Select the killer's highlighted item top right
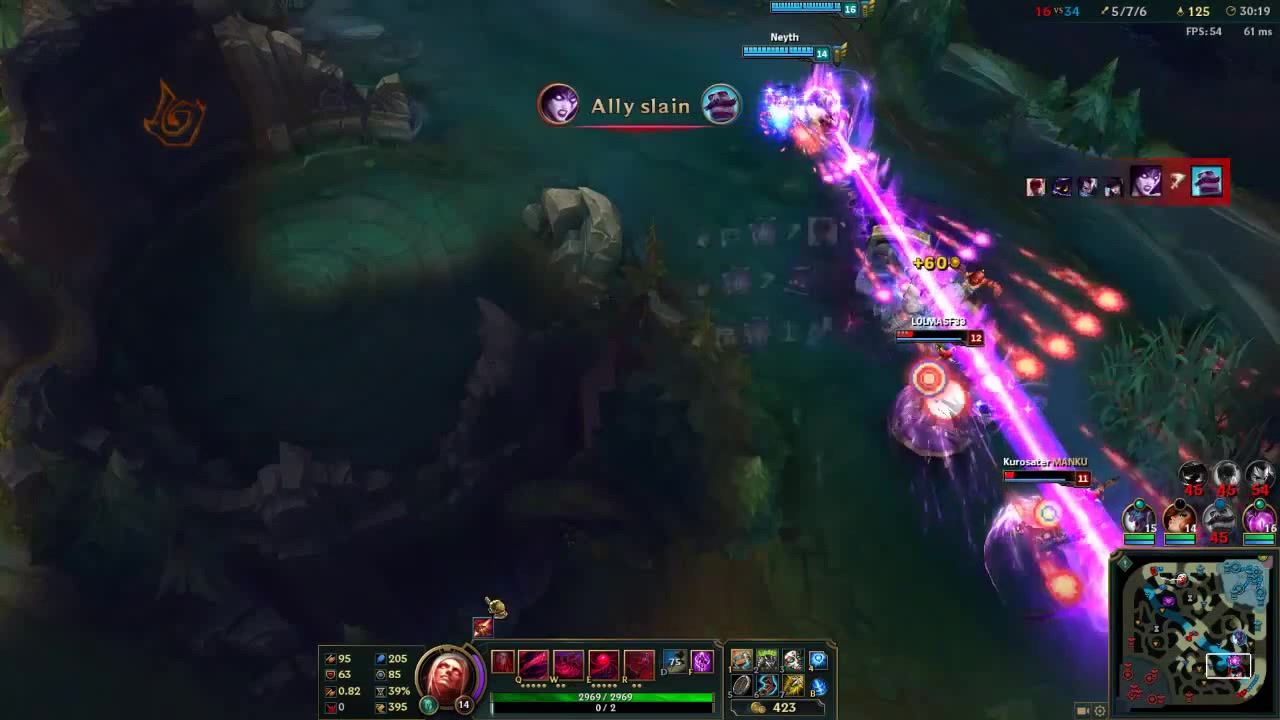The image size is (1280, 720). click(1206, 181)
